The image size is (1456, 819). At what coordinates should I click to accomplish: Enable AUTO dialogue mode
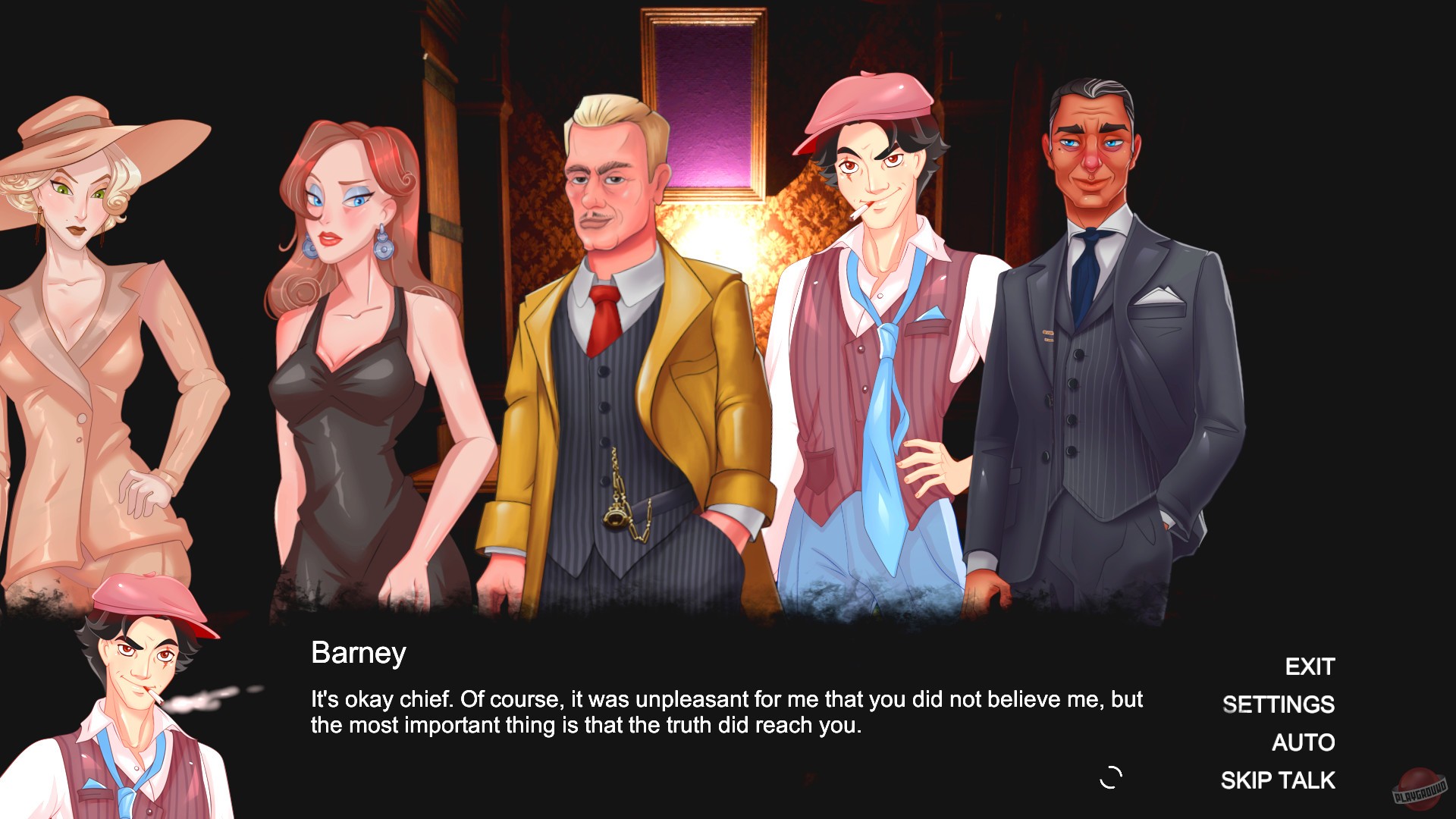1304,743
